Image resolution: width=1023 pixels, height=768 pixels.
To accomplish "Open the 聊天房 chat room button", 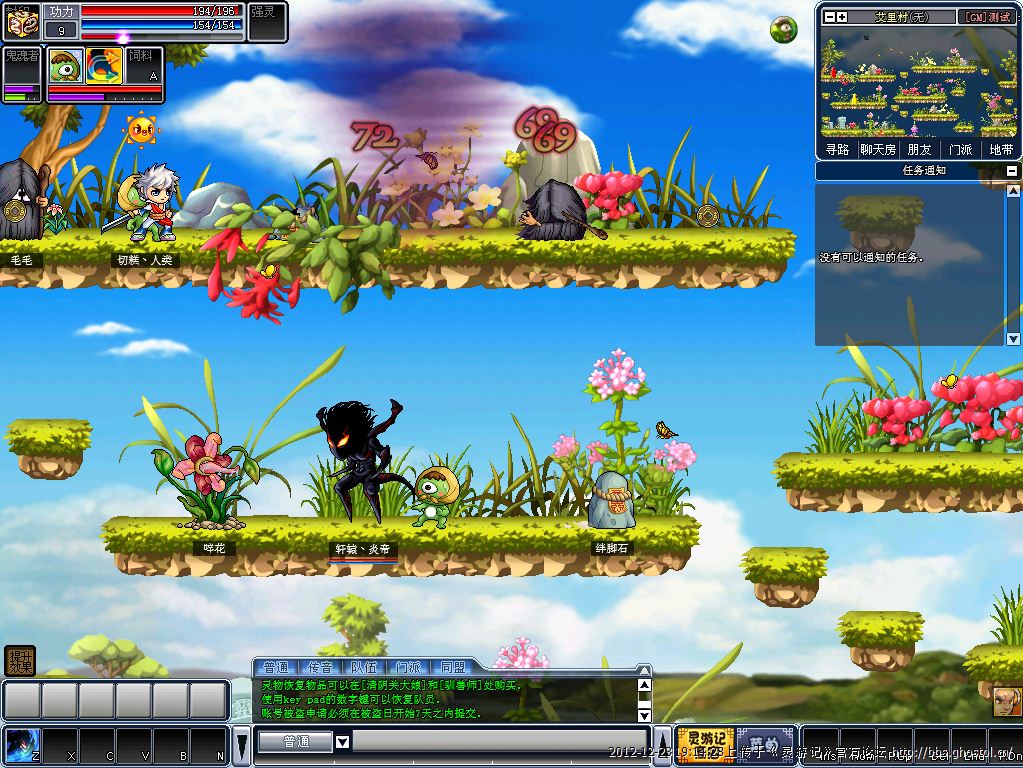I will tap(878, 149).
